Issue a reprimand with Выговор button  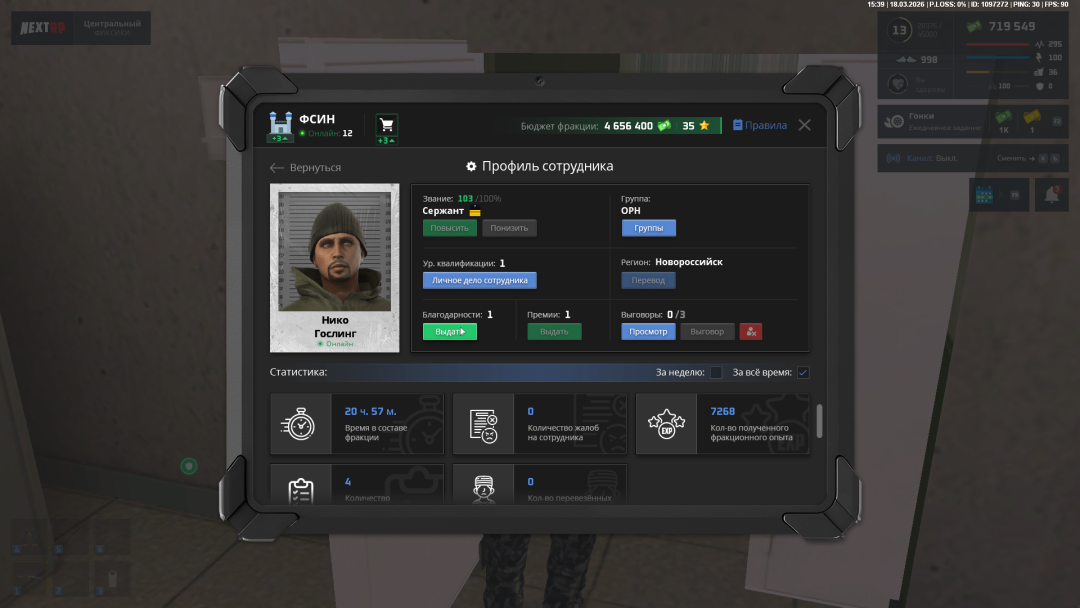coord(707,331)
